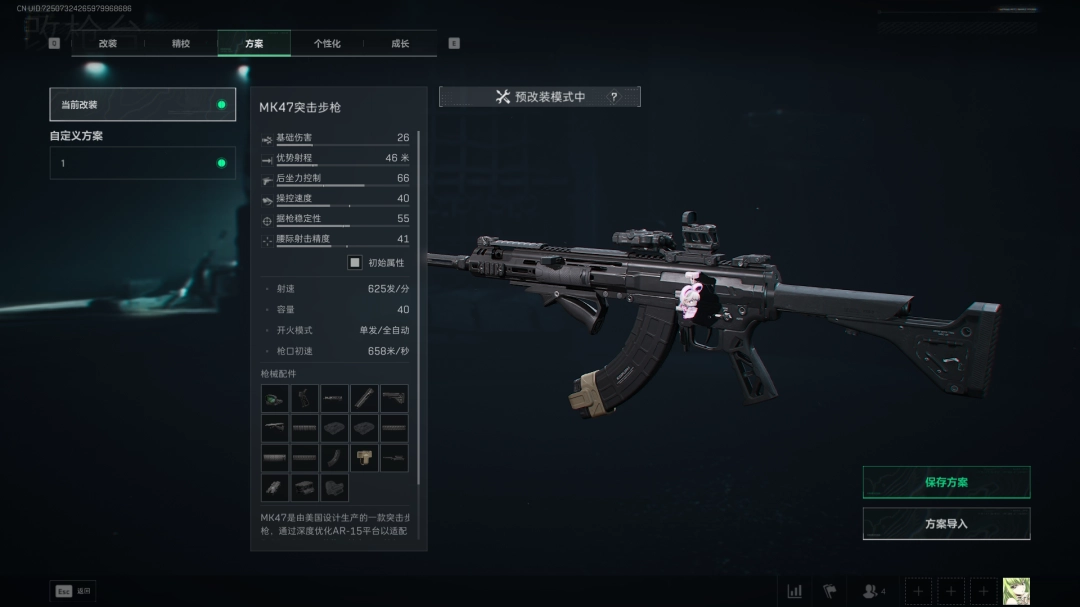Select the tan magazine coupler attachment
The image size is (1080, 607).
point(364,458)
